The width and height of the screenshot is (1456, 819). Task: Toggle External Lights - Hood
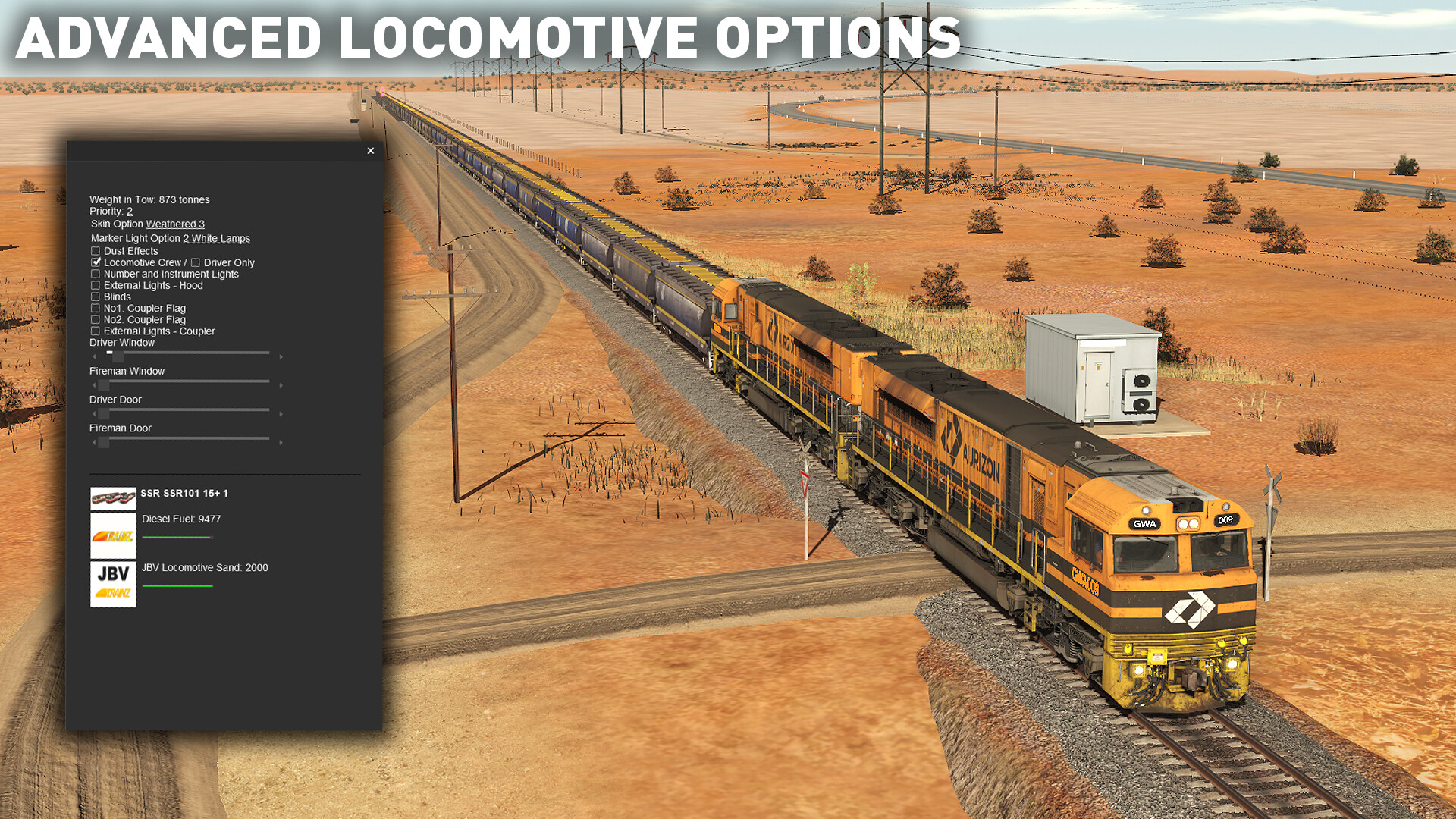tap(95, 285)
